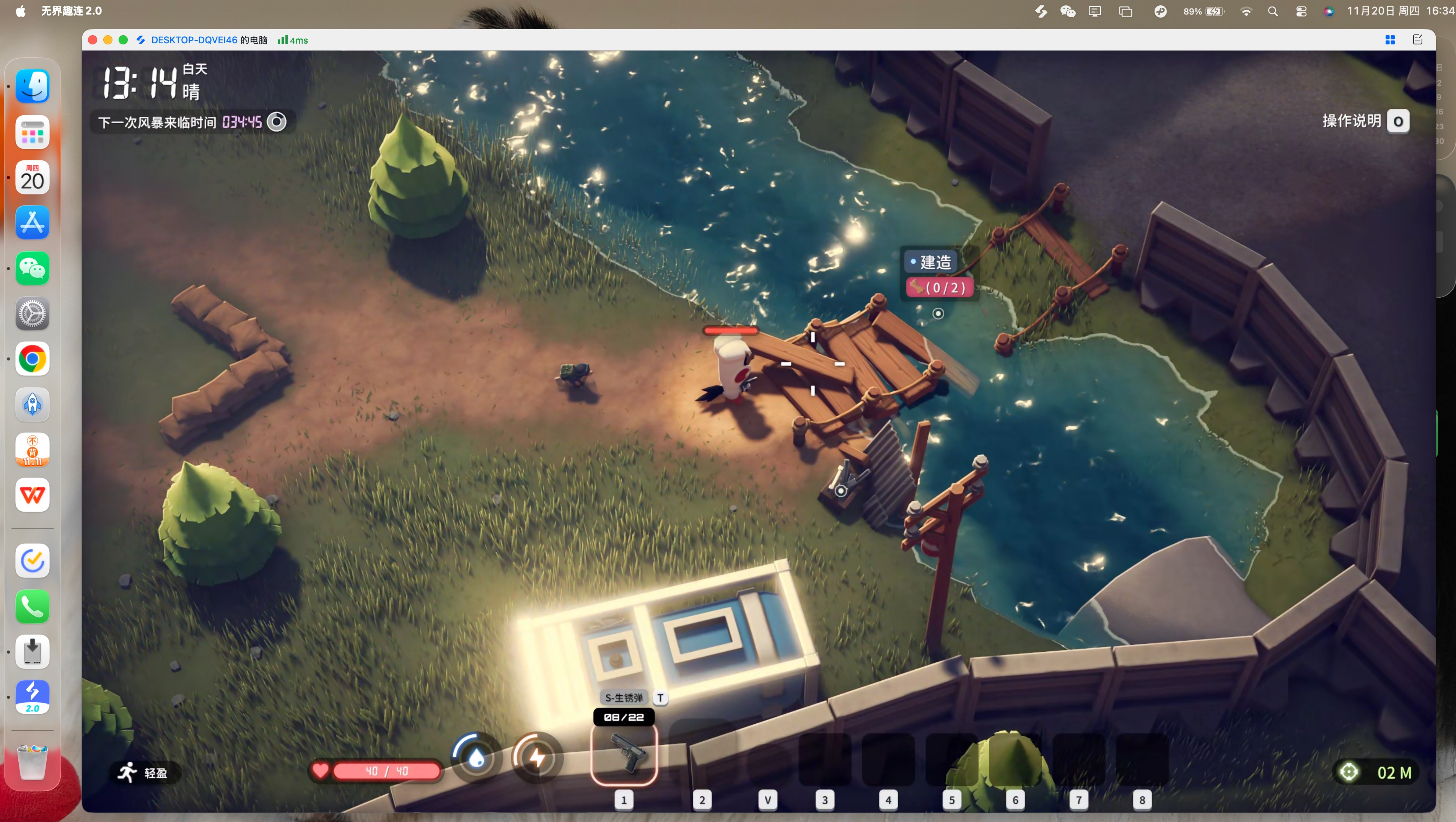
Task: Close the remote desktop window
Action: tap(93, 40)
